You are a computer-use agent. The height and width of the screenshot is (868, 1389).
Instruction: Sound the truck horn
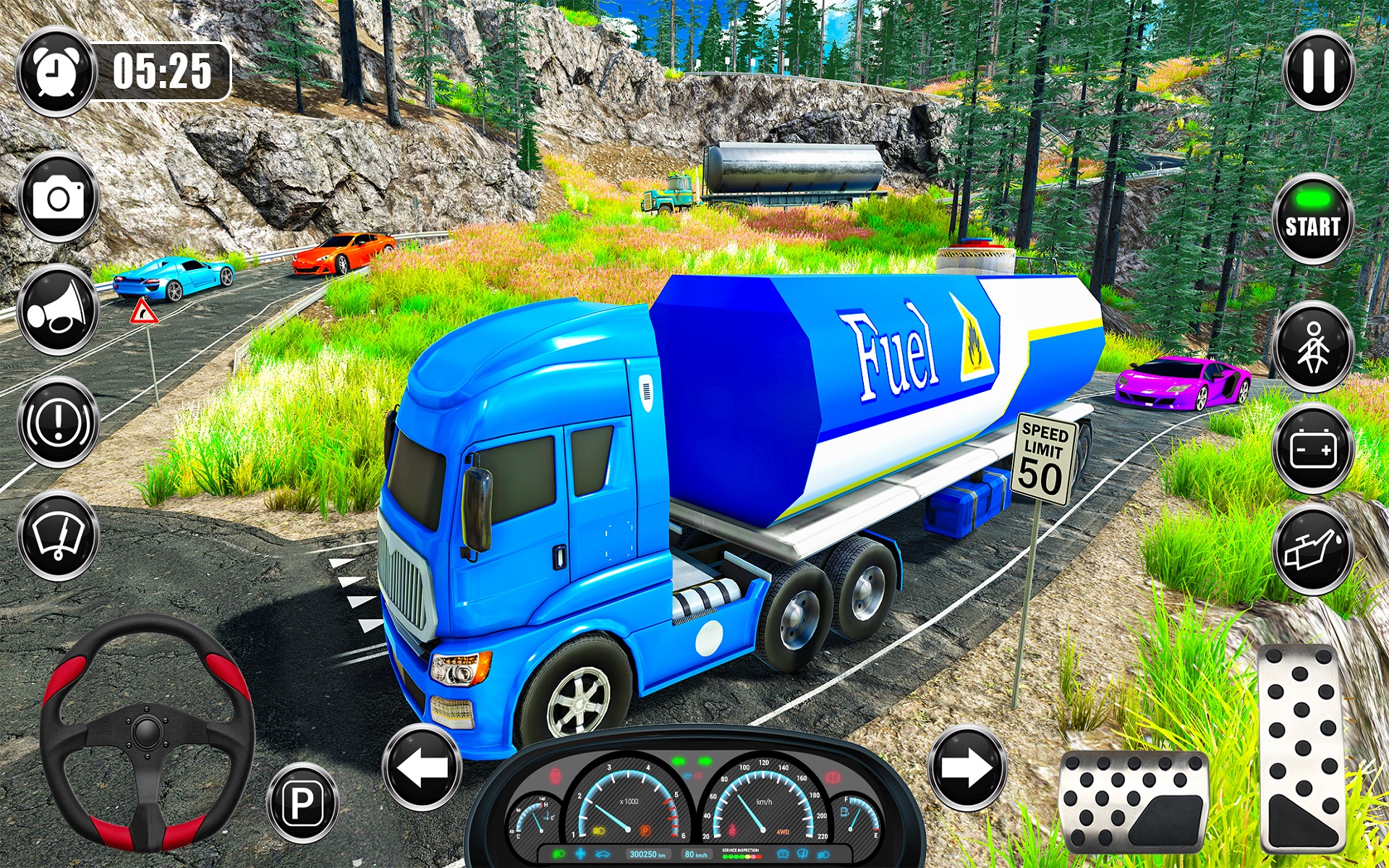point(58,310)
